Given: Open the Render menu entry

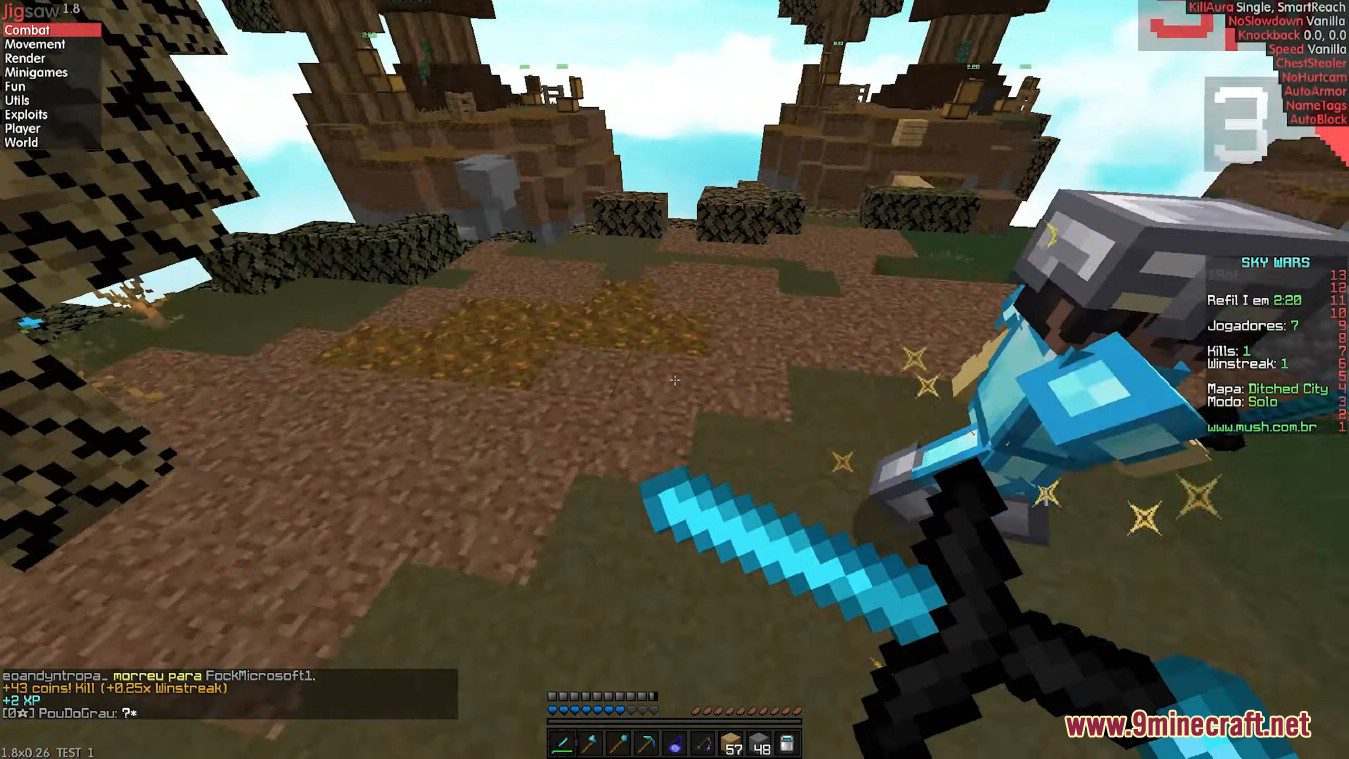Looking at the screenshot, I should point(23,58).
